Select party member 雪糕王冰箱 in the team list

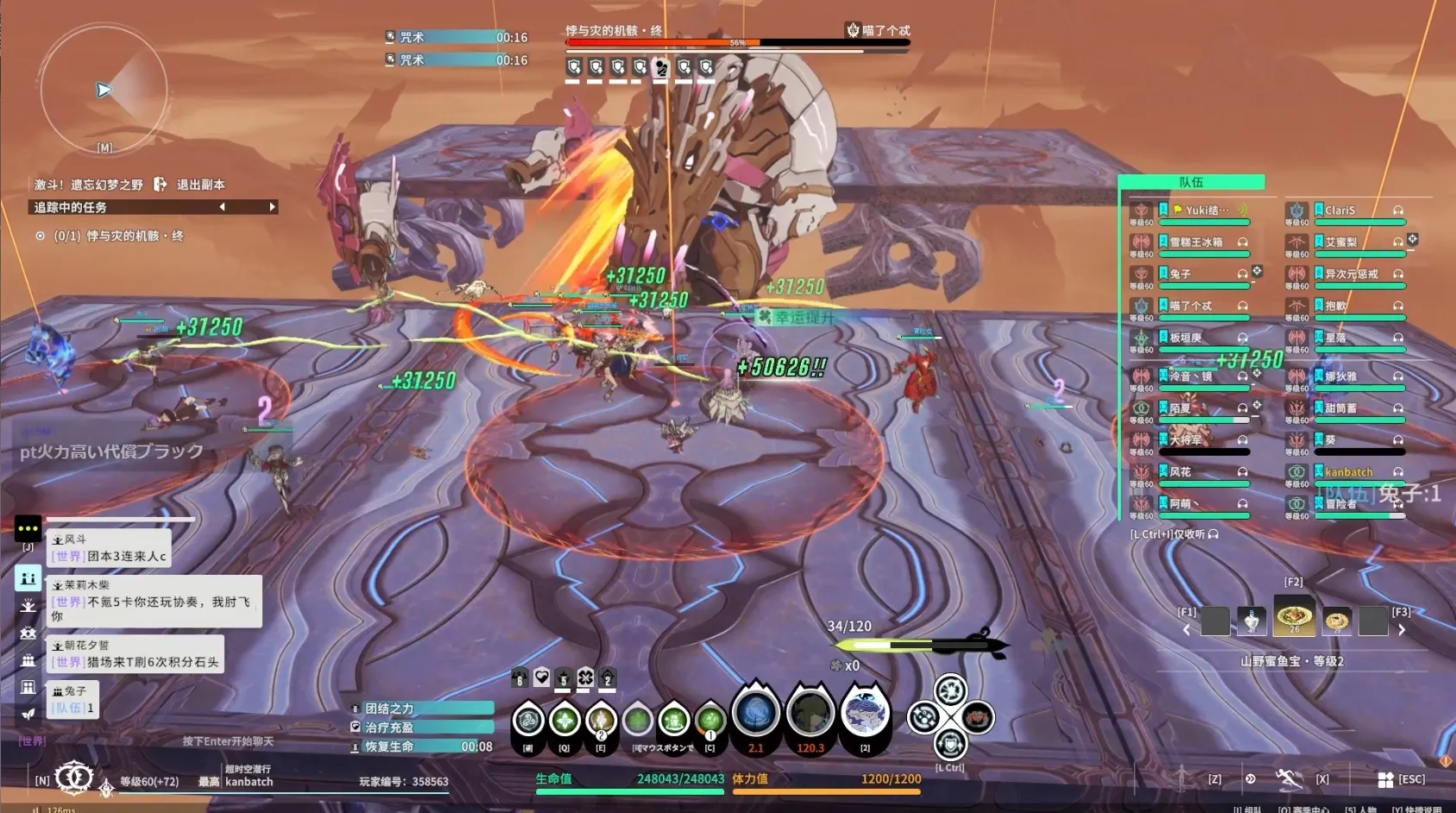tap(1196, 243)
